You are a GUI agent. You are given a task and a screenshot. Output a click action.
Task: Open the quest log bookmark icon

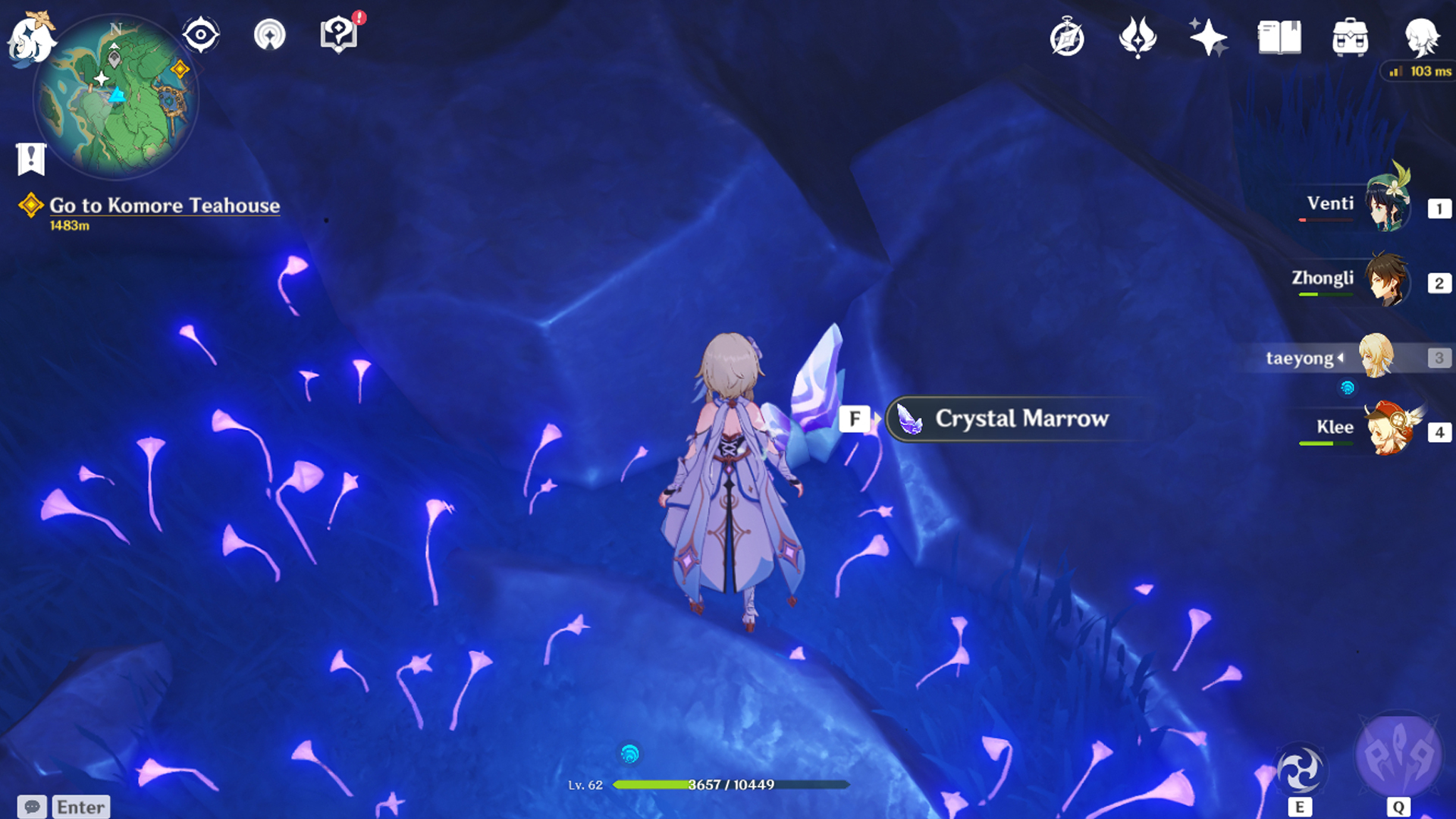(x=31, y=158)
